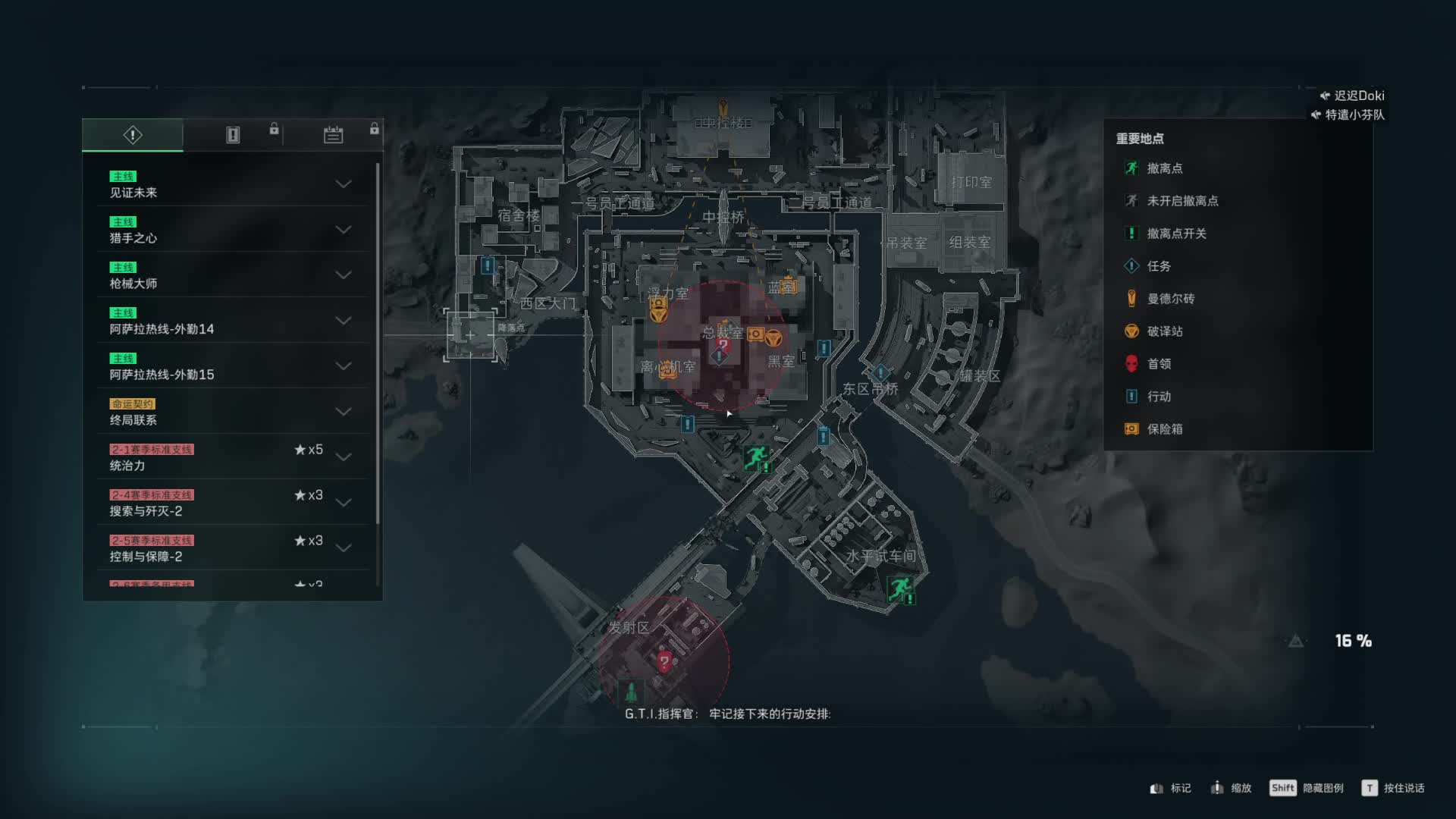Switch to the missions diamond tab

click(x=133, y=135)
